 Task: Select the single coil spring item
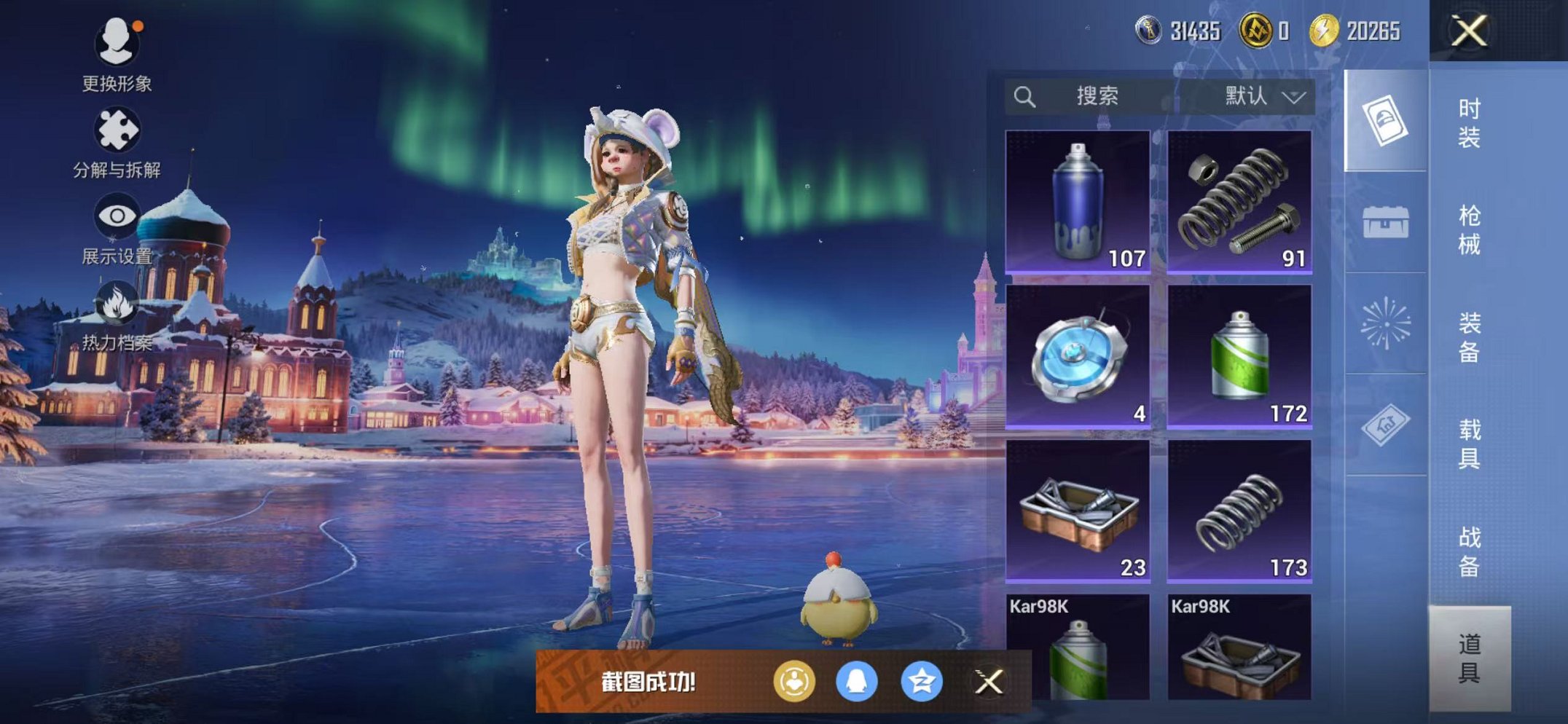(1239, 511)
